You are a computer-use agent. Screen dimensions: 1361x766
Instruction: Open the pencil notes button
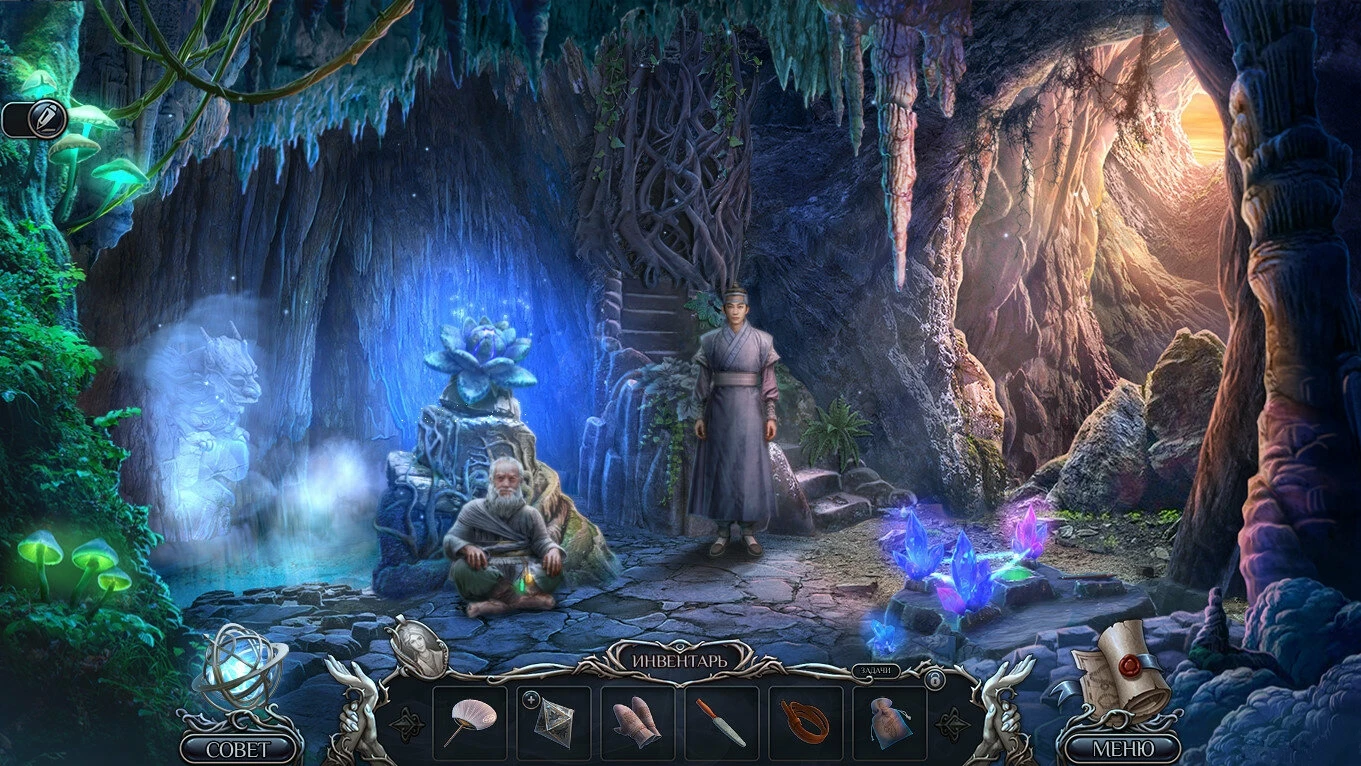[x=46, y=119]
